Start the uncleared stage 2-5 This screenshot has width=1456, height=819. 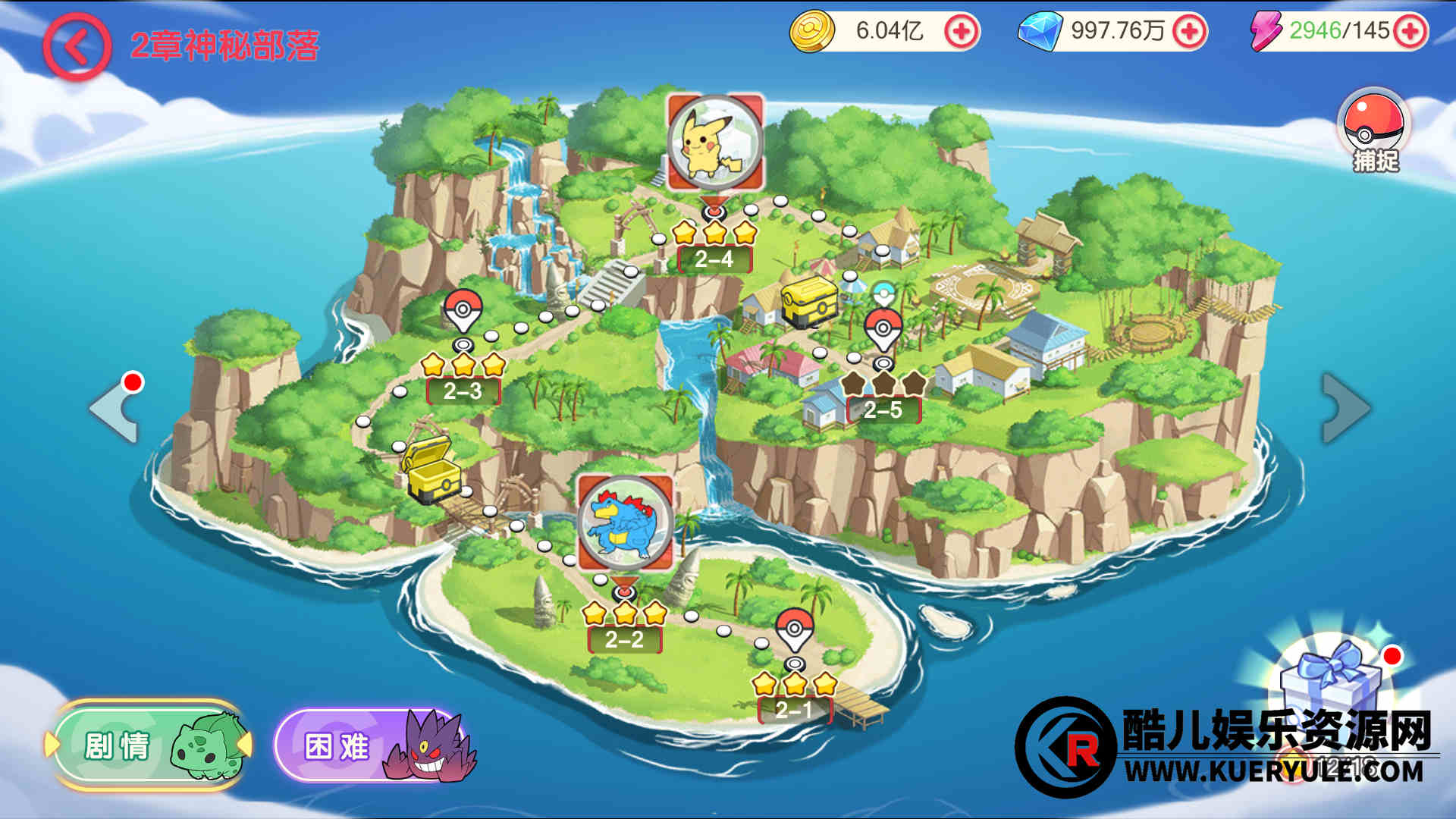pos(883,409)
